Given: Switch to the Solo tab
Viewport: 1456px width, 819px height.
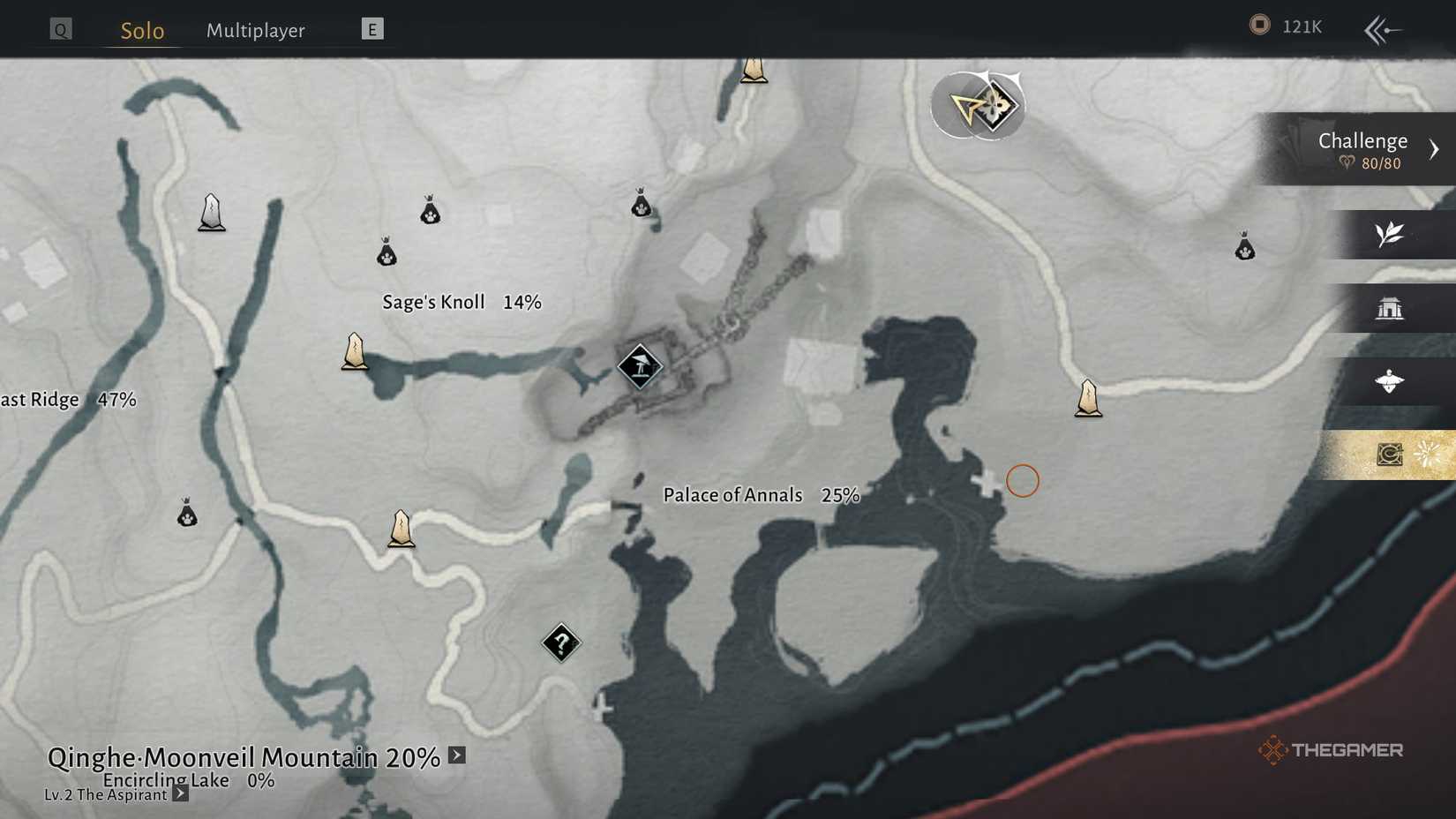Looking at the screenshot, I should [142, 31].
